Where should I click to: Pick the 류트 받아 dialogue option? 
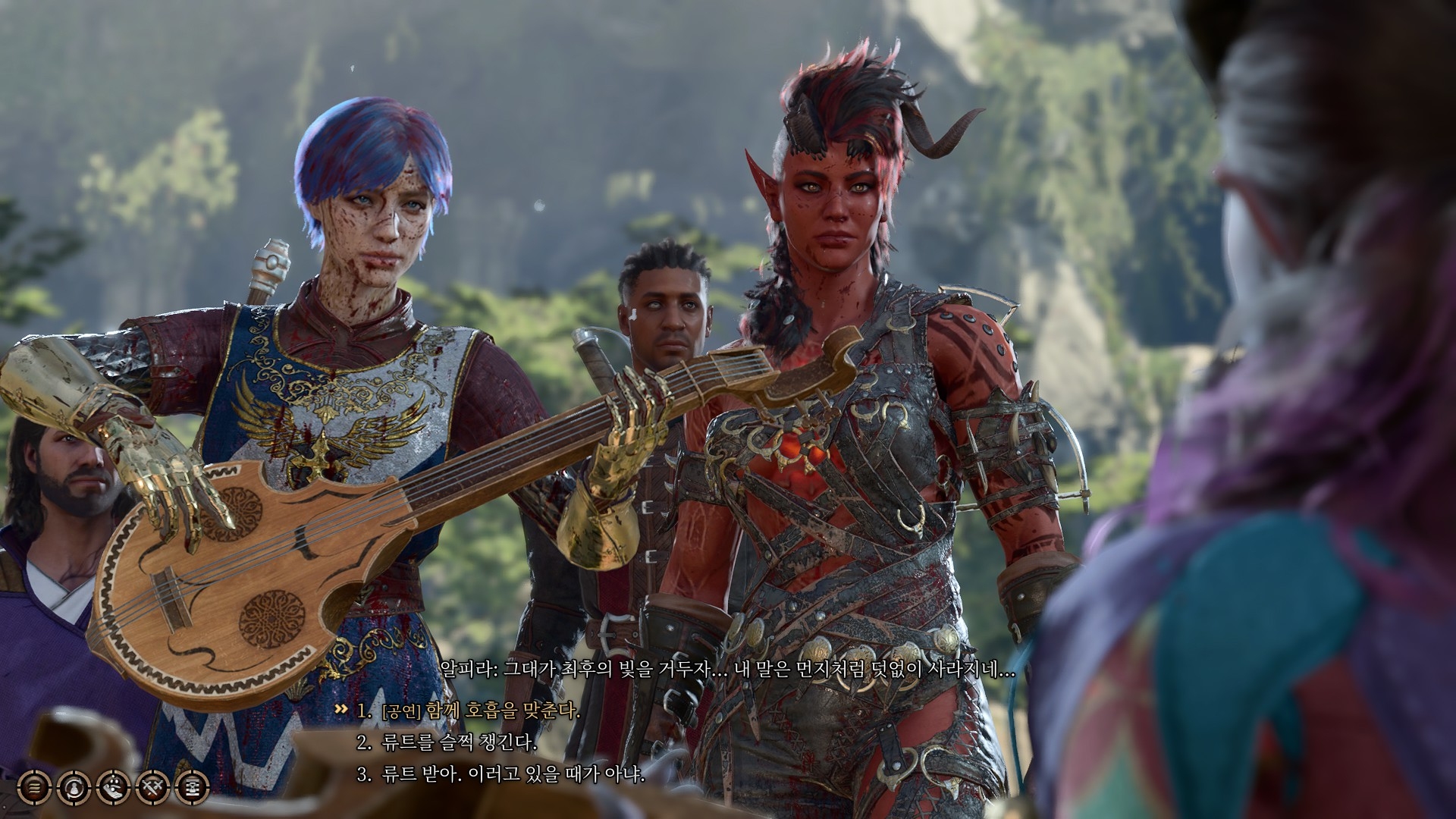[511, 775]
